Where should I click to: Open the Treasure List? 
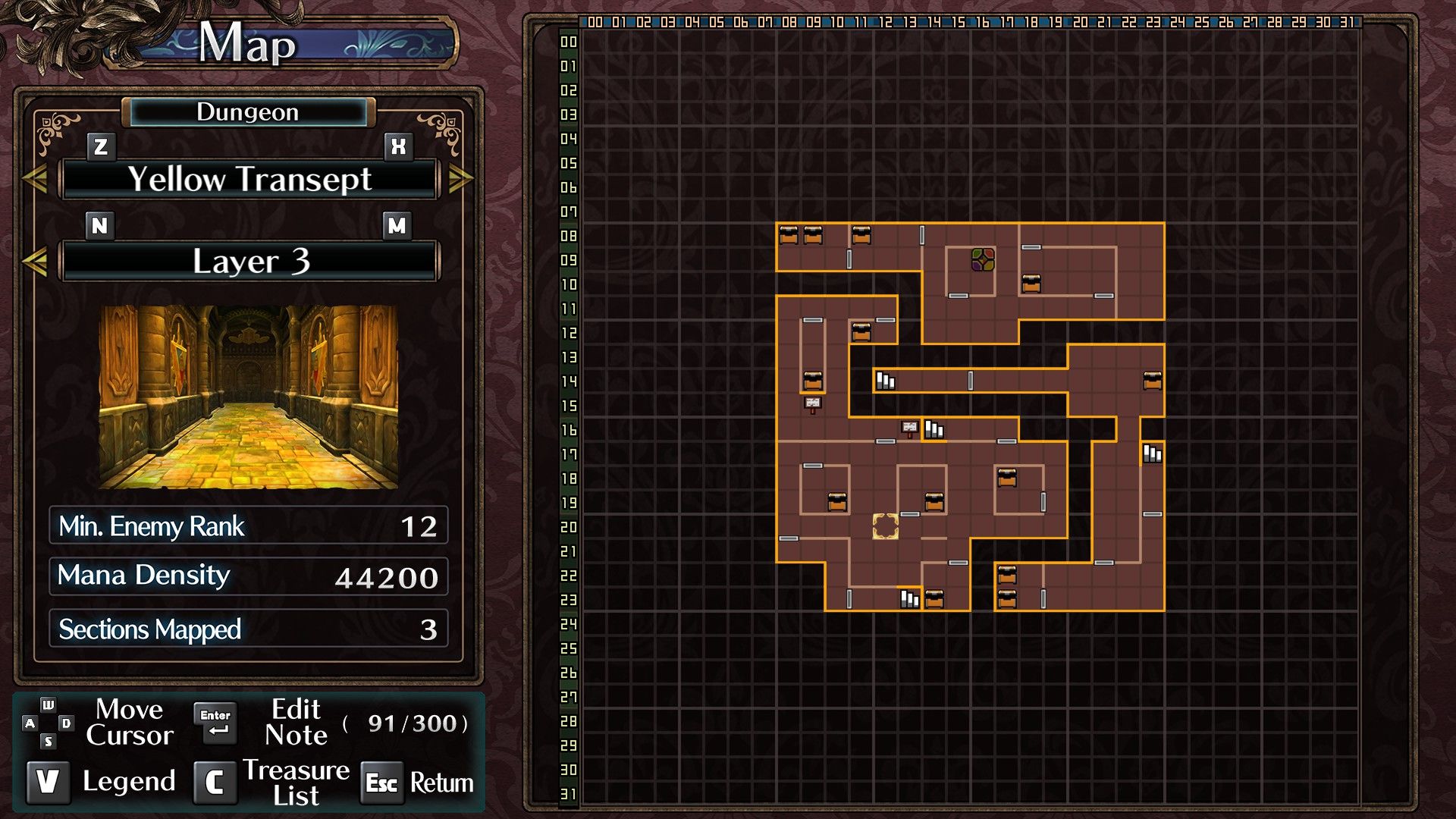pyautogui.click(x=214, y=783)
